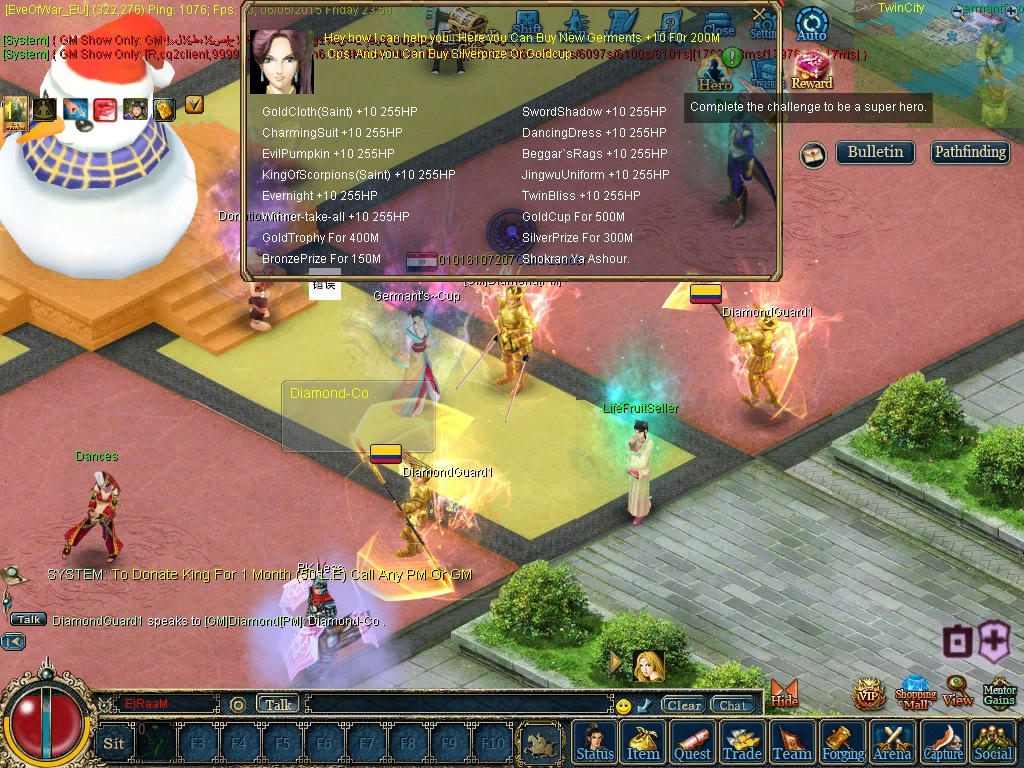Image resolution: width=1024 pixels, height=768 pixels.
Task: Toggle the Auto button
Action: tap(811, 25)
